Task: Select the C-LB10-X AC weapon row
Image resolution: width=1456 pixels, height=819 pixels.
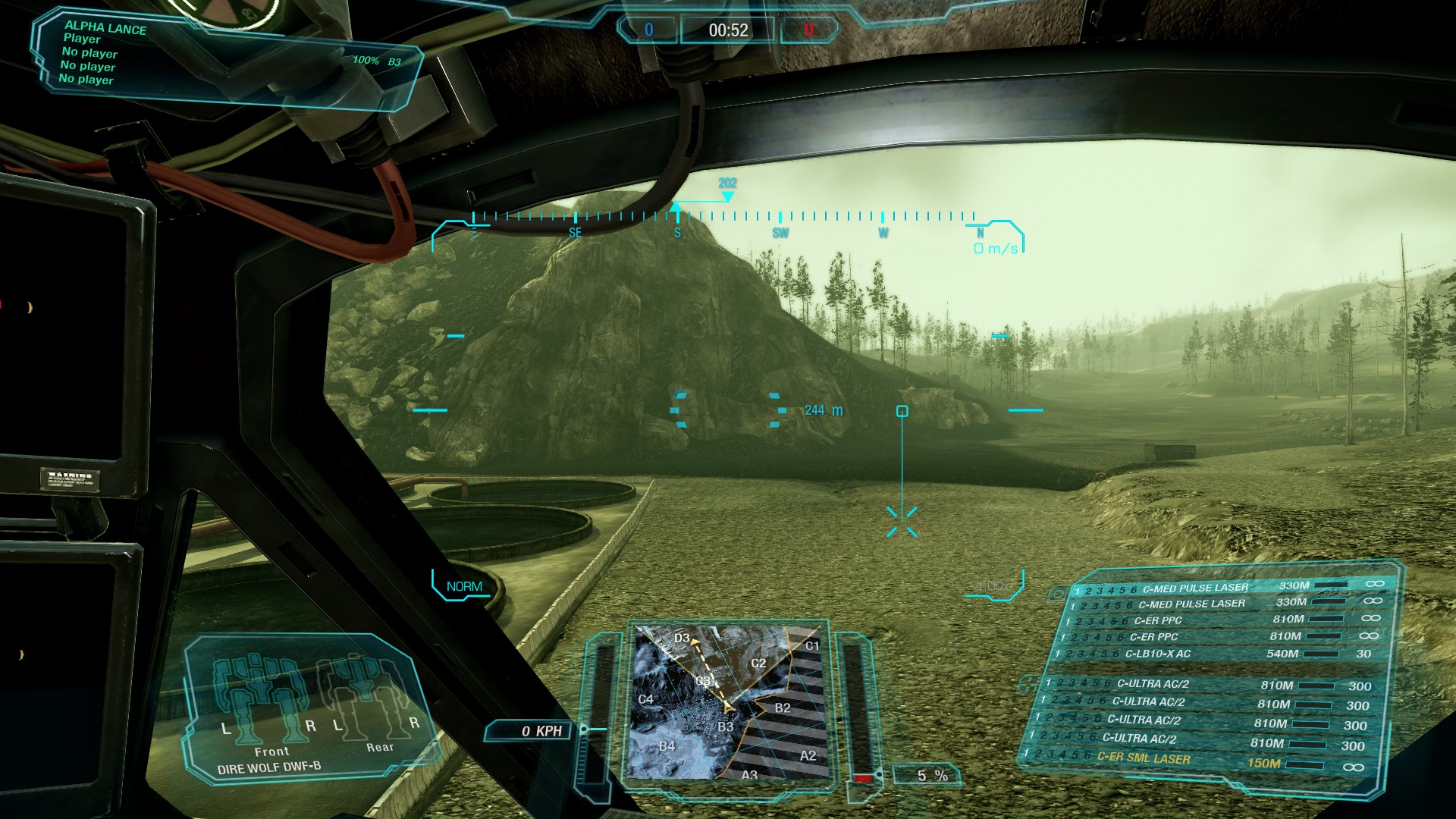Action: coord(1213,654)
